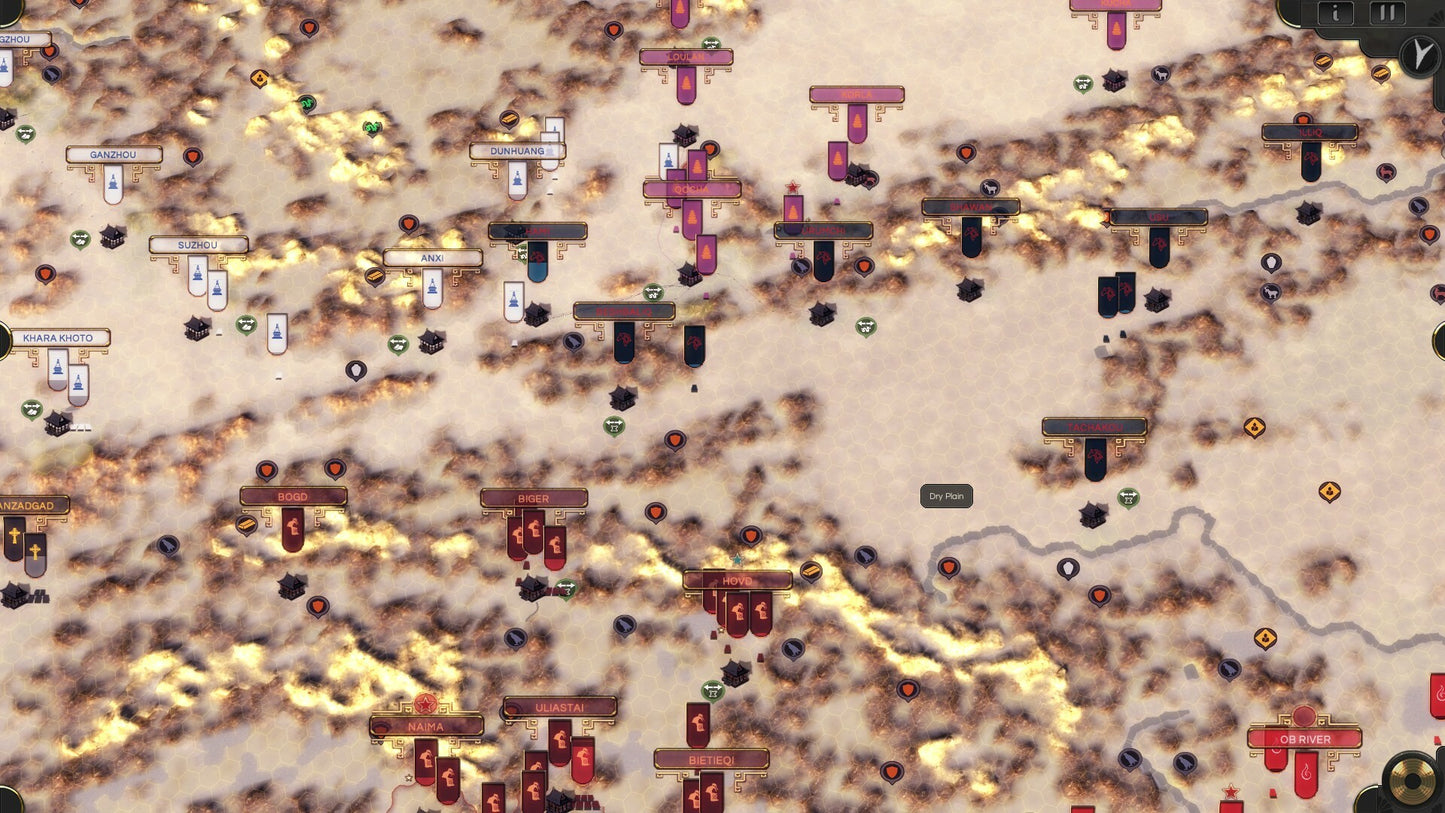The image size is (1445, 813).
Task: Click the white stupa icon beneath Ganzhou
Action: point(114,183)
